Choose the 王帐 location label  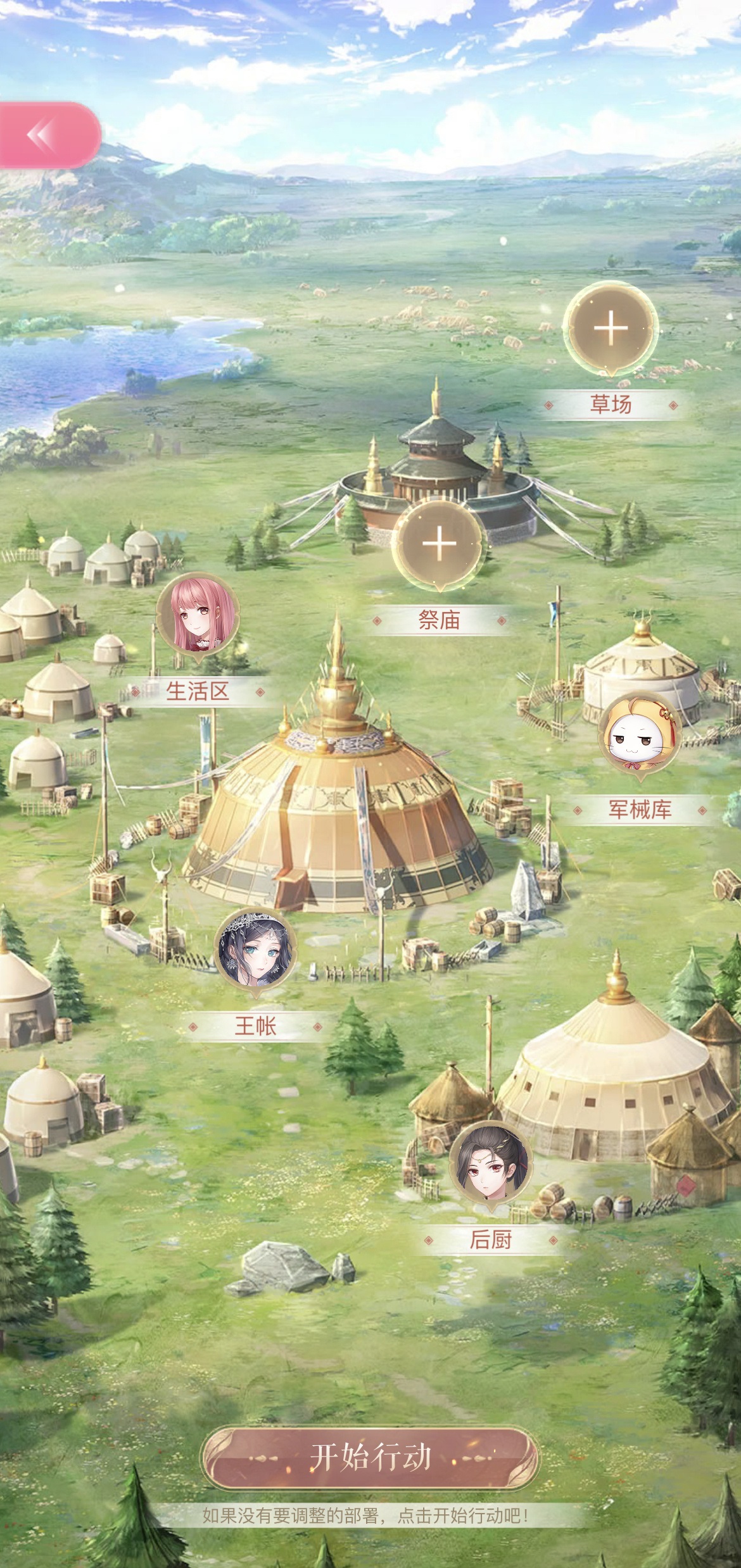coord(255,1026)
